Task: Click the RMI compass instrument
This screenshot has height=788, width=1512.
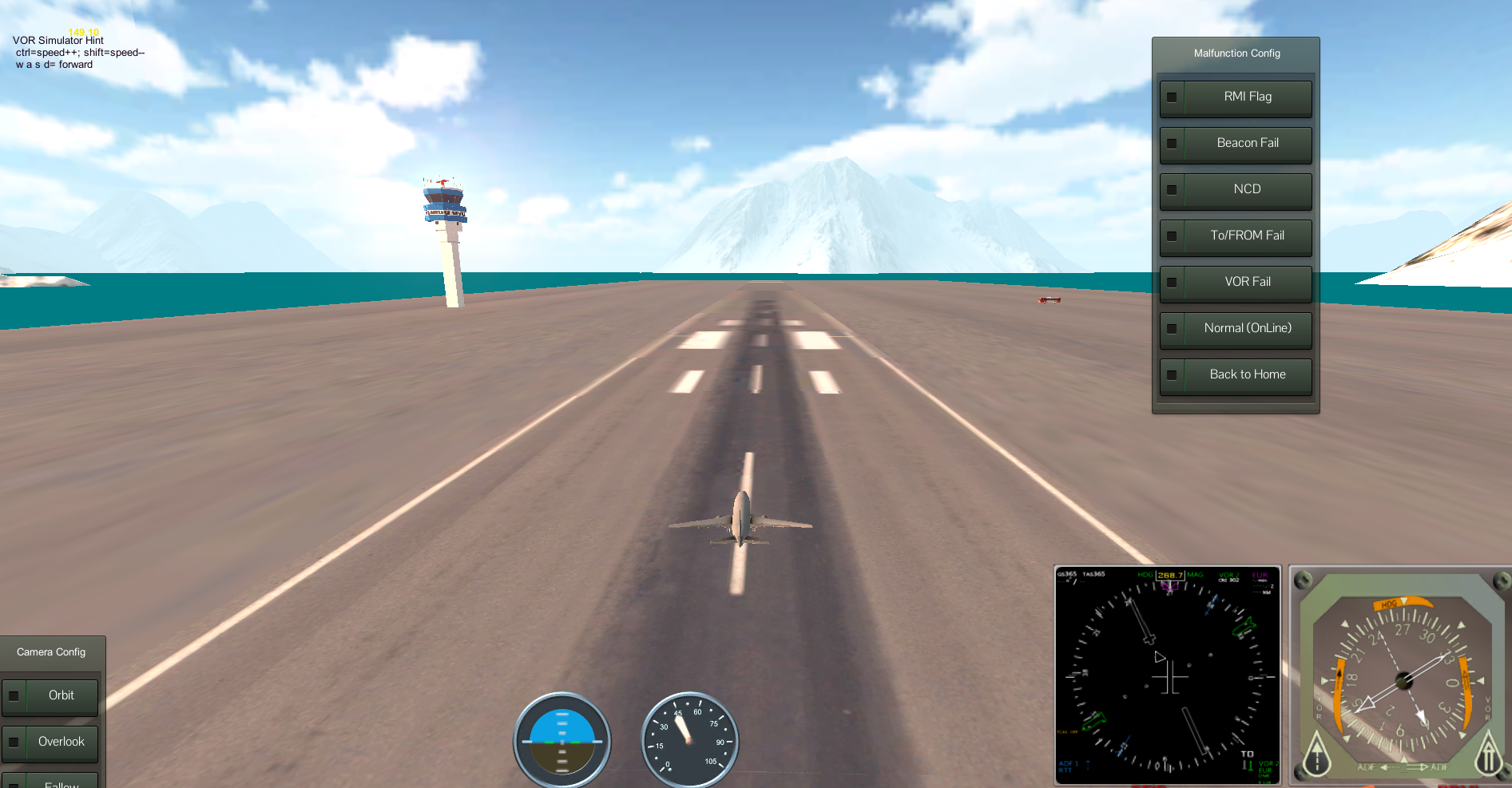Action: click(x=1403, y=679)
